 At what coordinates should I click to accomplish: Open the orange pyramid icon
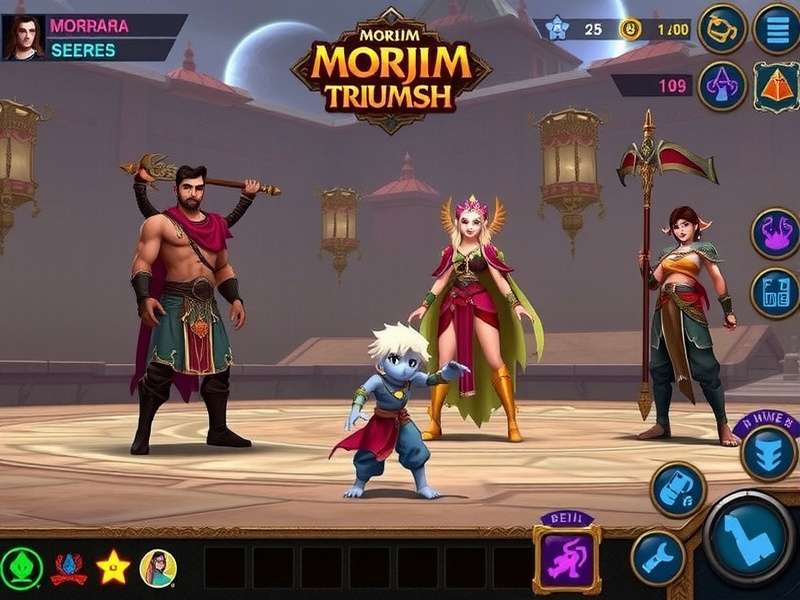[x=776, y=86]
